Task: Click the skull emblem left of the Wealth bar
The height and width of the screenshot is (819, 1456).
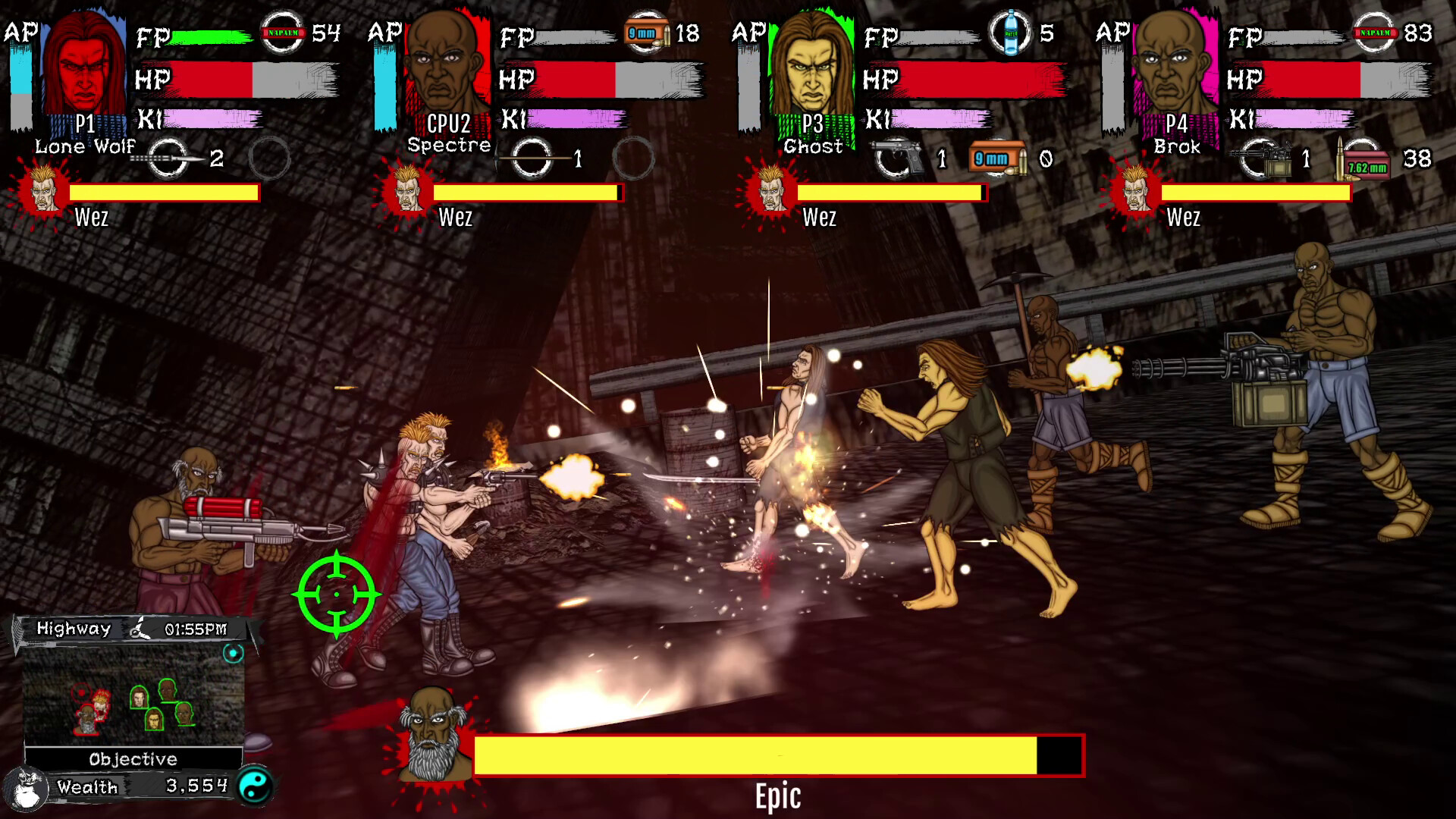Action: tap(27, 787)
